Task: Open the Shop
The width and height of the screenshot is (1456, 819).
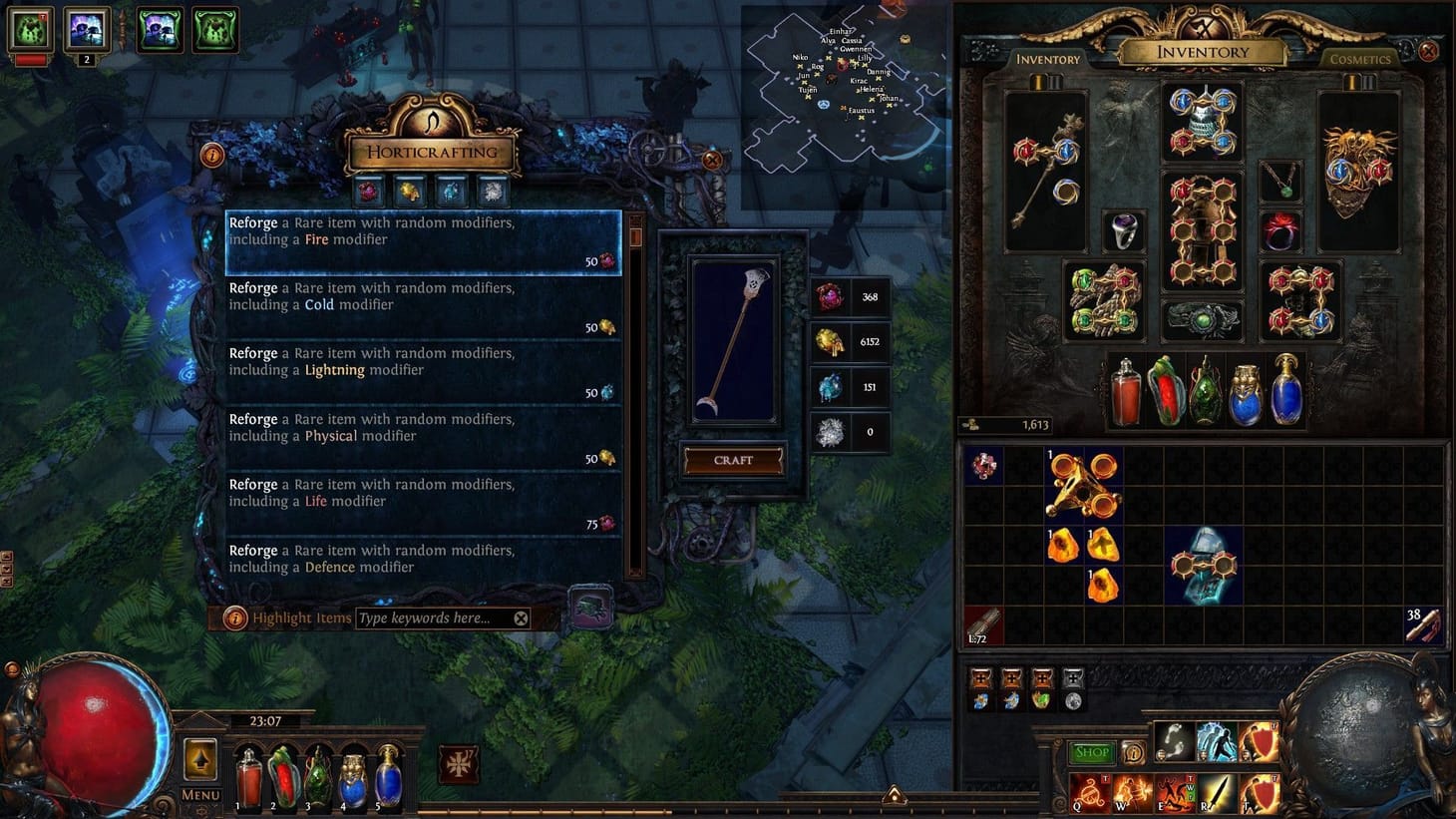Action: [1091, 752]
